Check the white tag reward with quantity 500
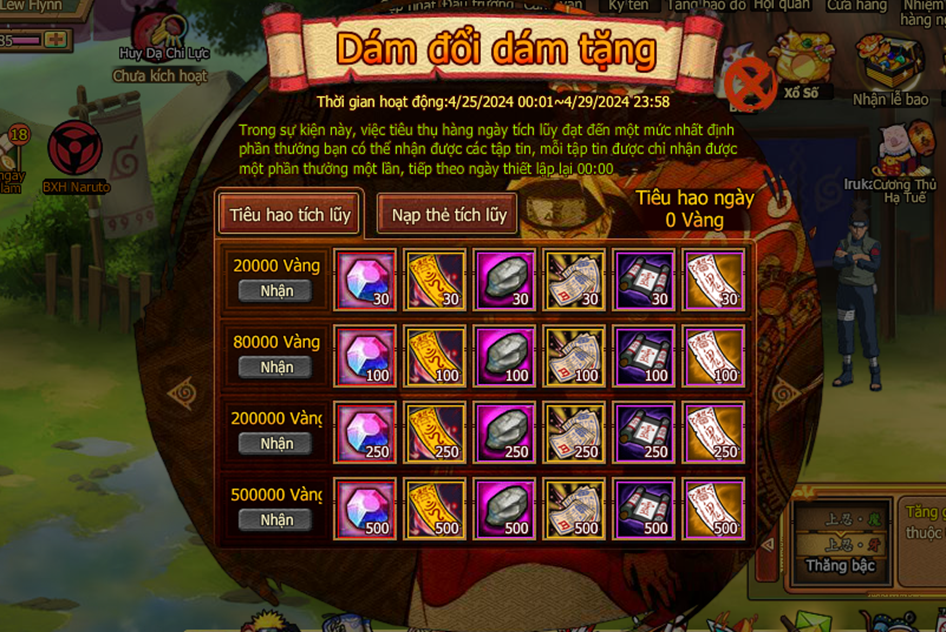The image size is (946, 632). [713, 509]
